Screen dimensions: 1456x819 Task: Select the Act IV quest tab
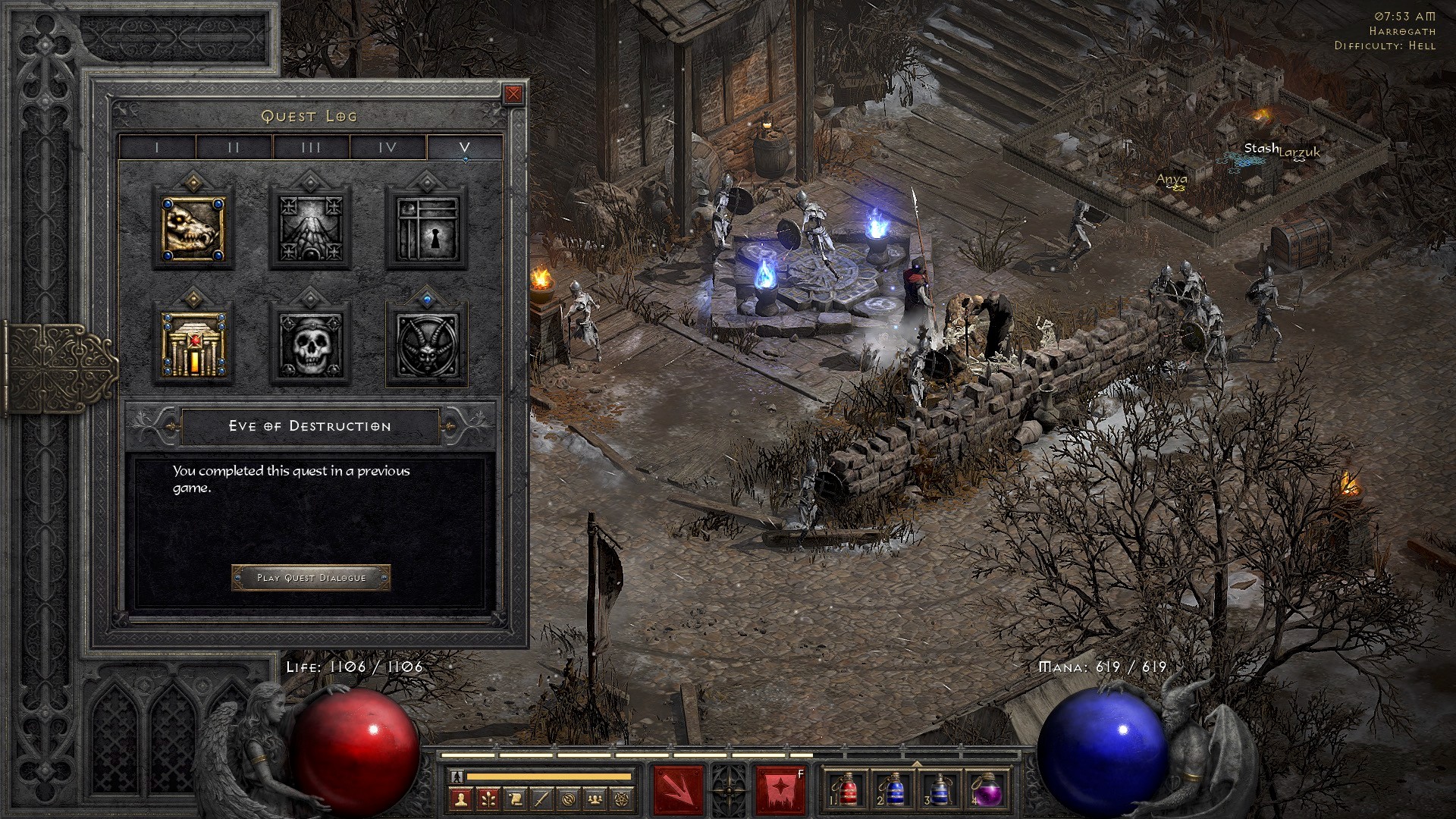pos(388,147)
